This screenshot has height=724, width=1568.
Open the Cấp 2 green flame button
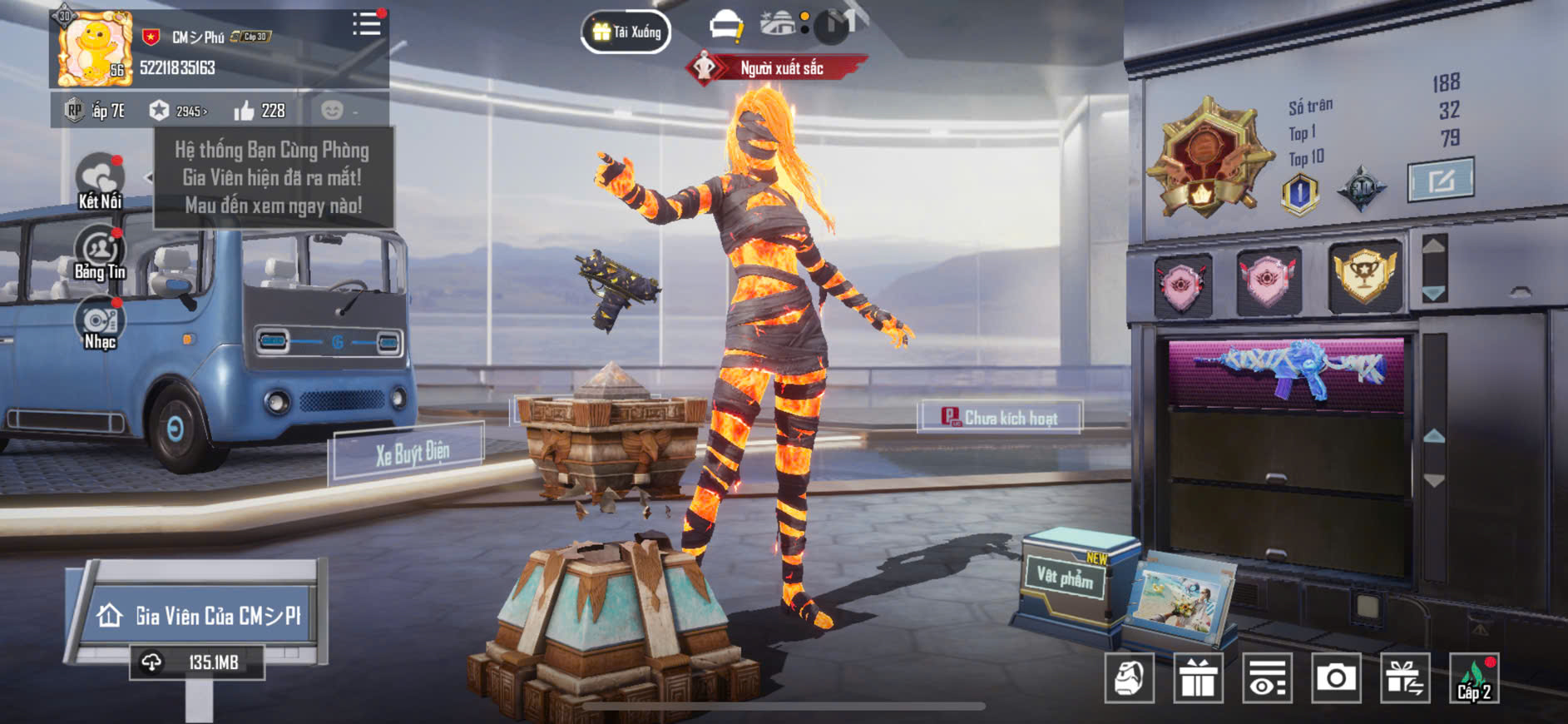1473,679
